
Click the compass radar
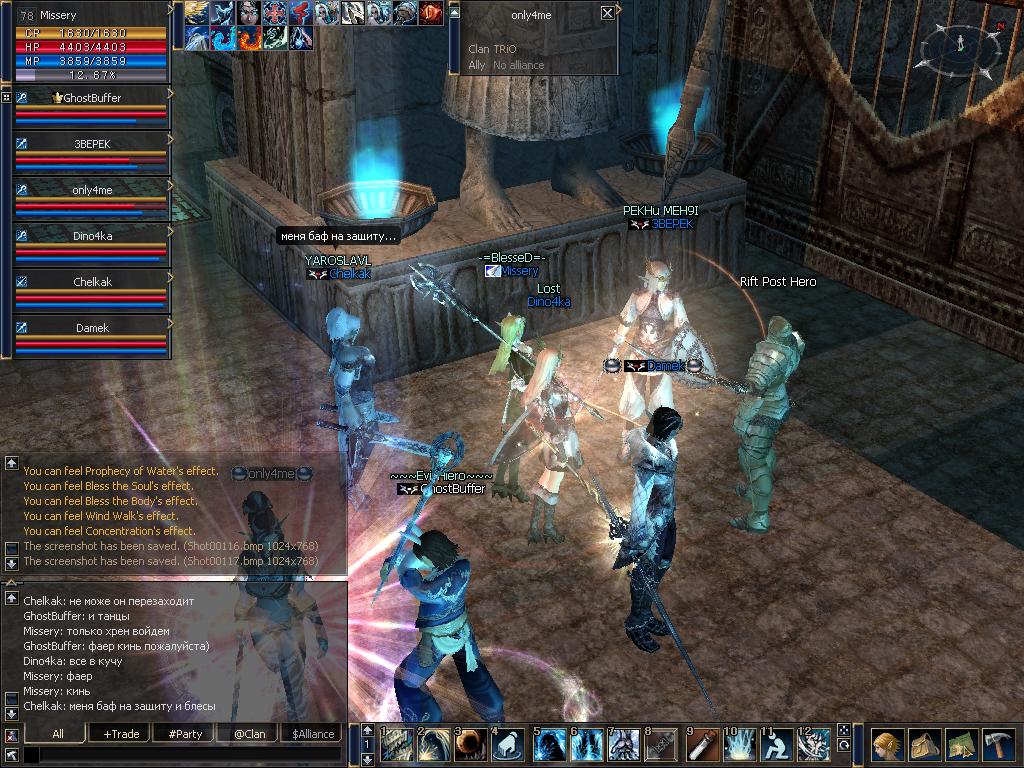pyautogui.click(x=959, y=43)
